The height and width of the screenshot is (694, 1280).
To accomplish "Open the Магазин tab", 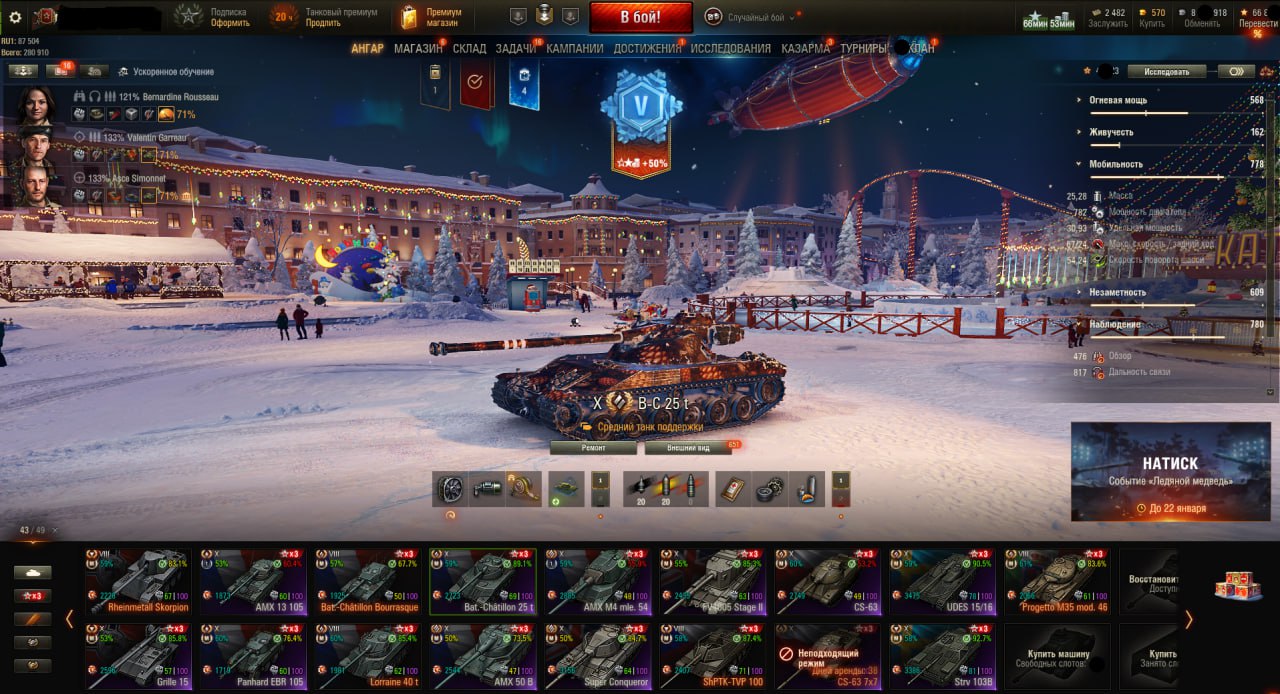I will [417, 48].
